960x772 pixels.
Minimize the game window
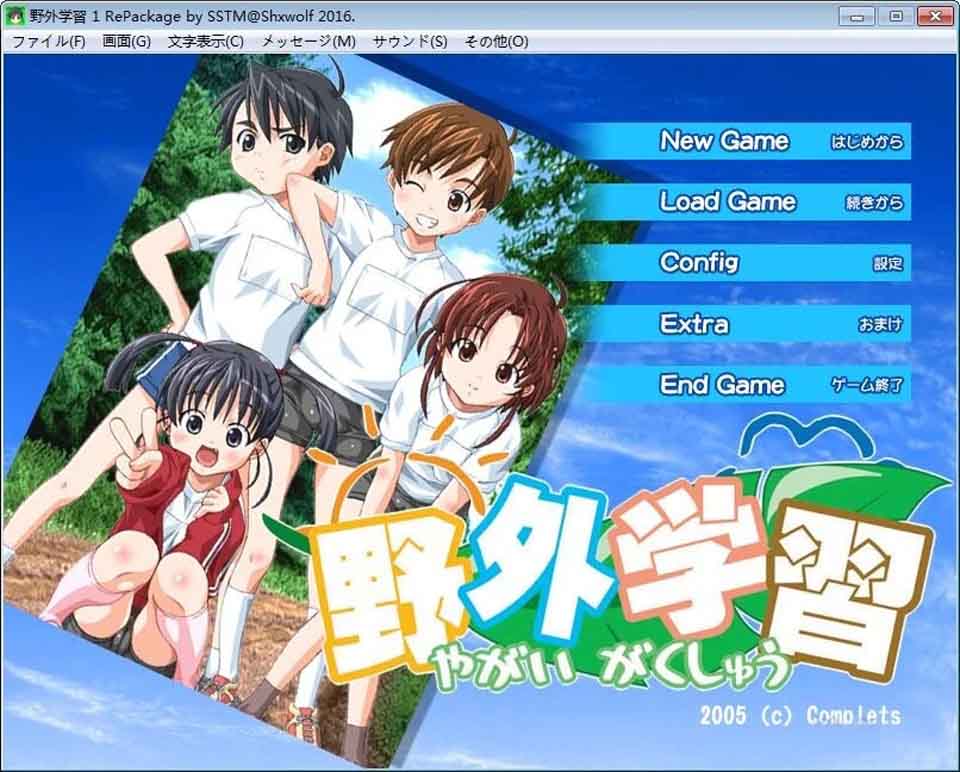pos(857,16)
